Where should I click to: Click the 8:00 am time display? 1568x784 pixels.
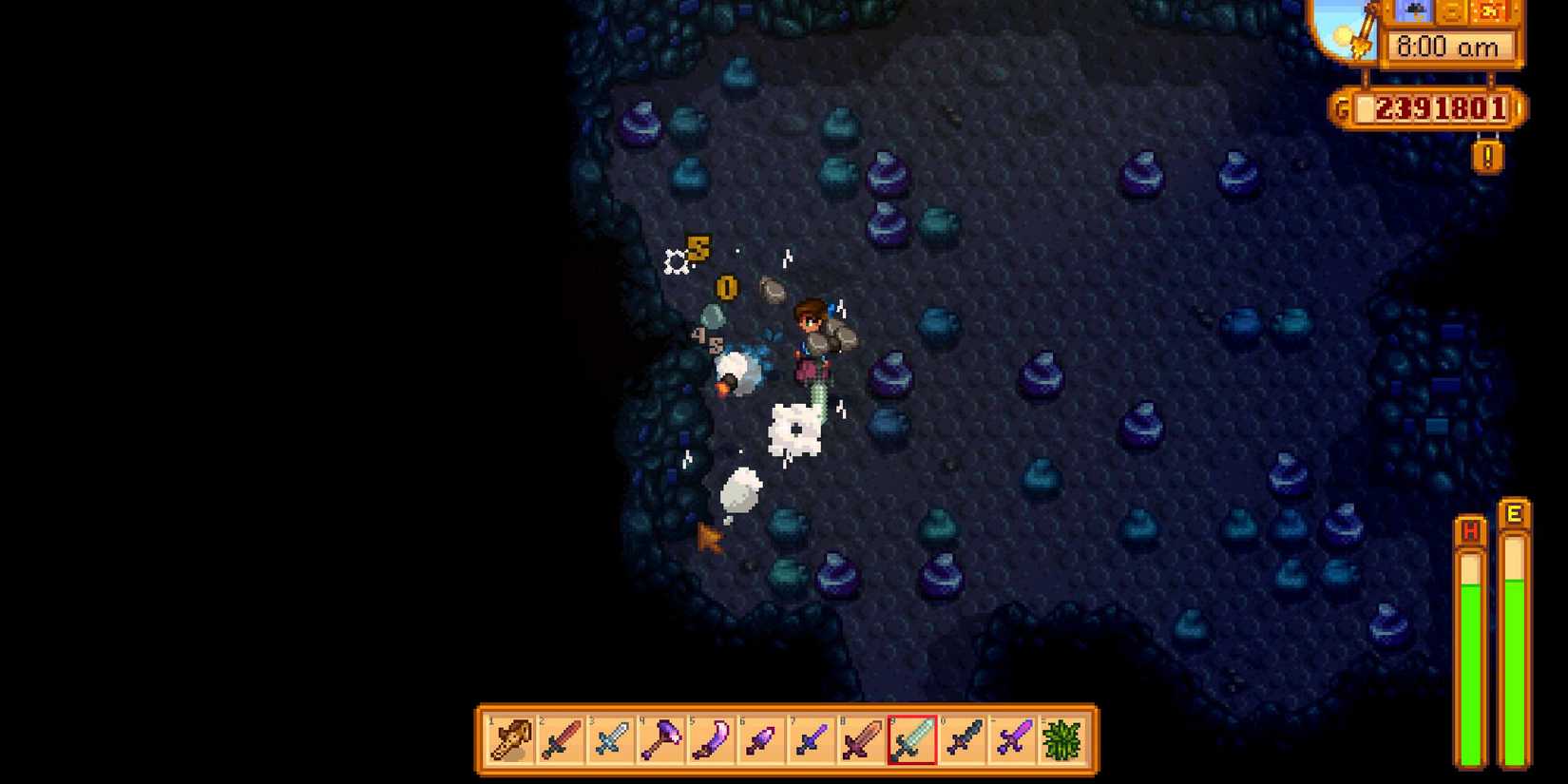point(1446,46)
